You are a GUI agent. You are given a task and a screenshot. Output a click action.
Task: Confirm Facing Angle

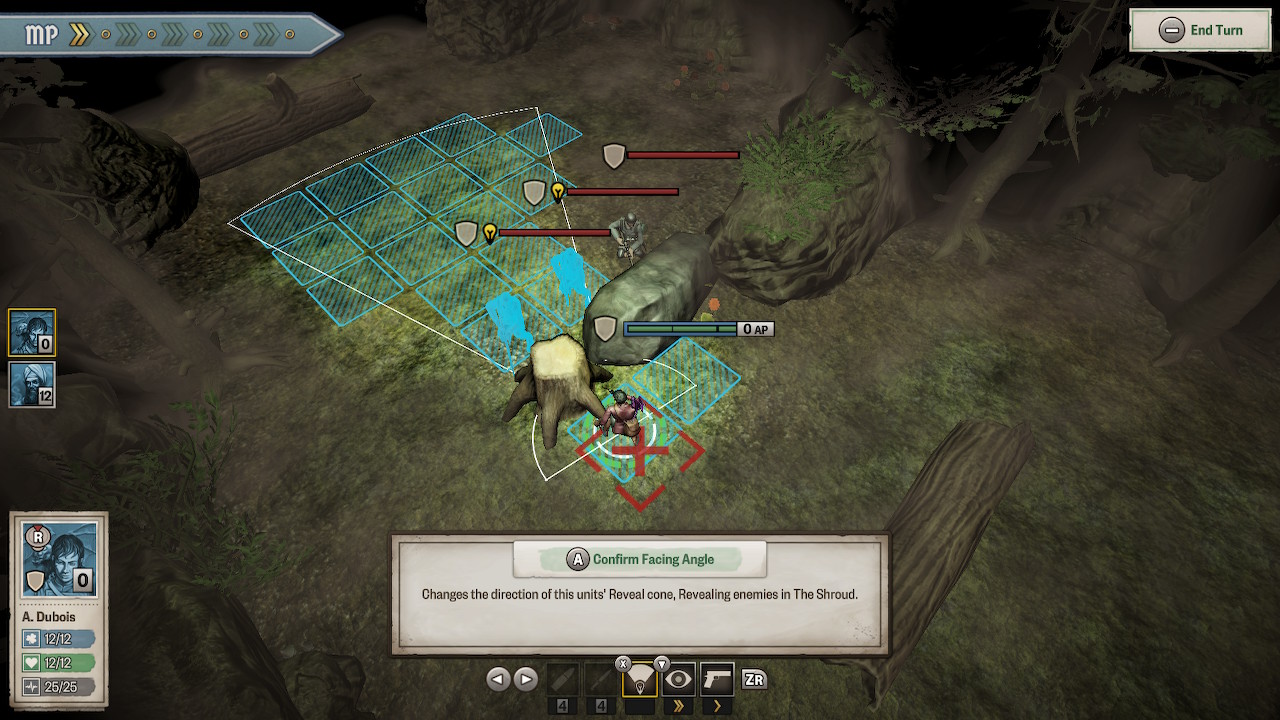click(x=640, y=559)
